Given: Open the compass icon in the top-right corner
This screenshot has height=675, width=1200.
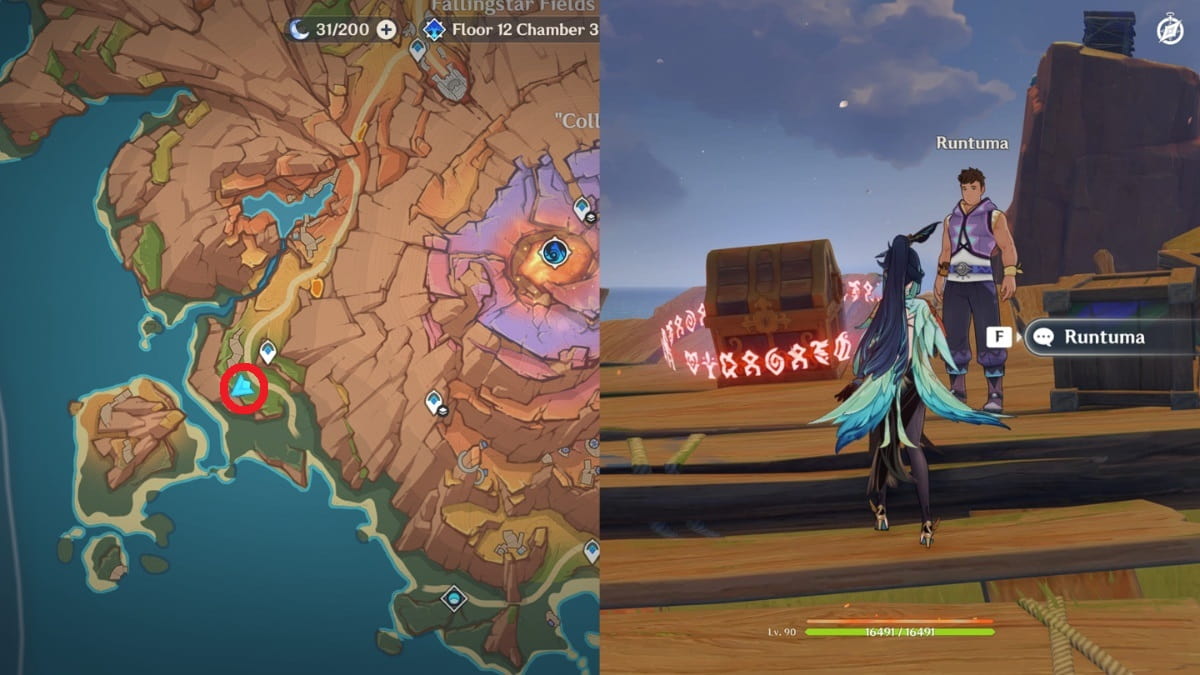Looking at the screenshot, I should click(1169, 31).
